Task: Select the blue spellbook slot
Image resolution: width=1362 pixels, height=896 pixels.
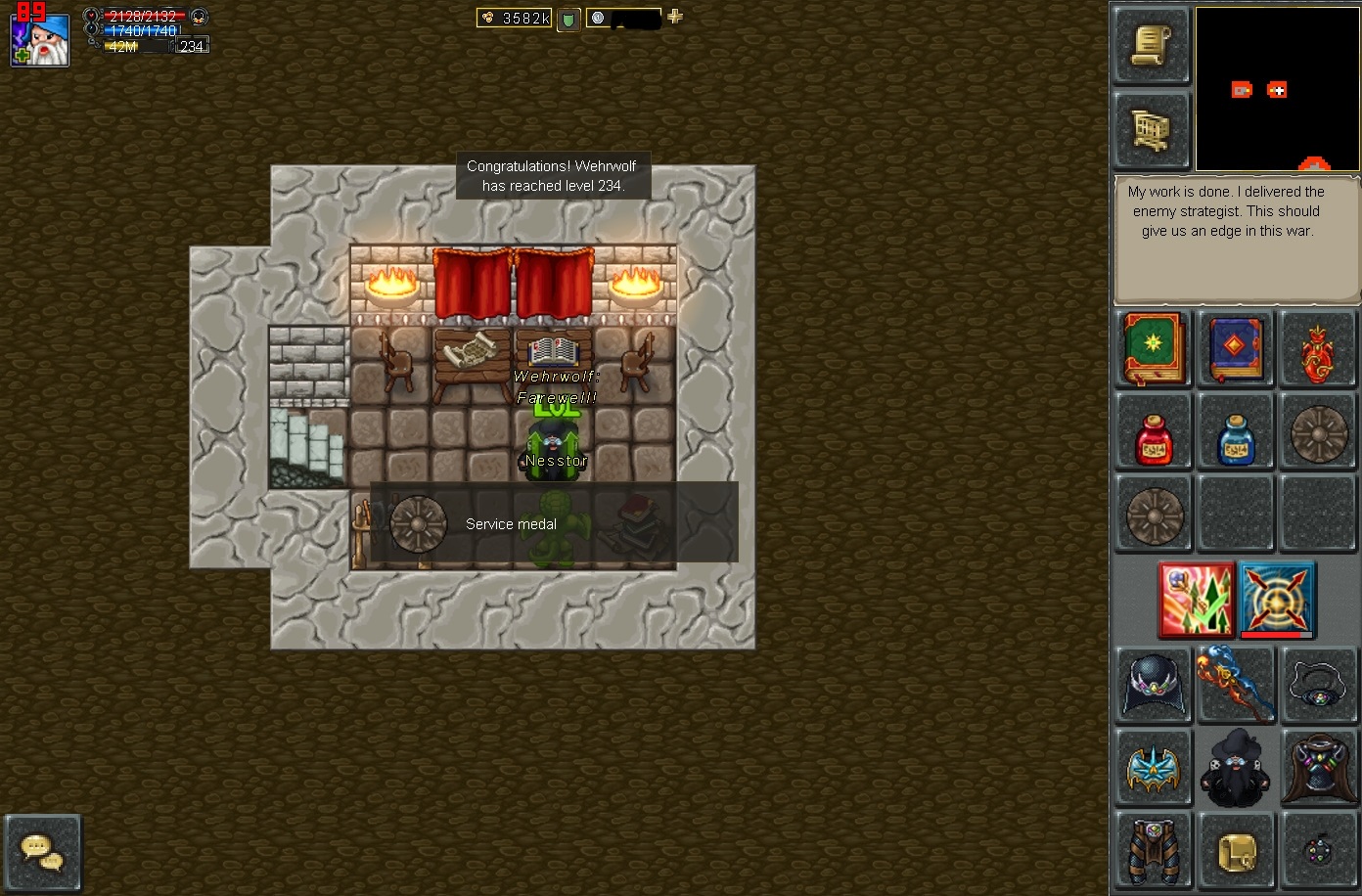Action: click(1236, 349)
